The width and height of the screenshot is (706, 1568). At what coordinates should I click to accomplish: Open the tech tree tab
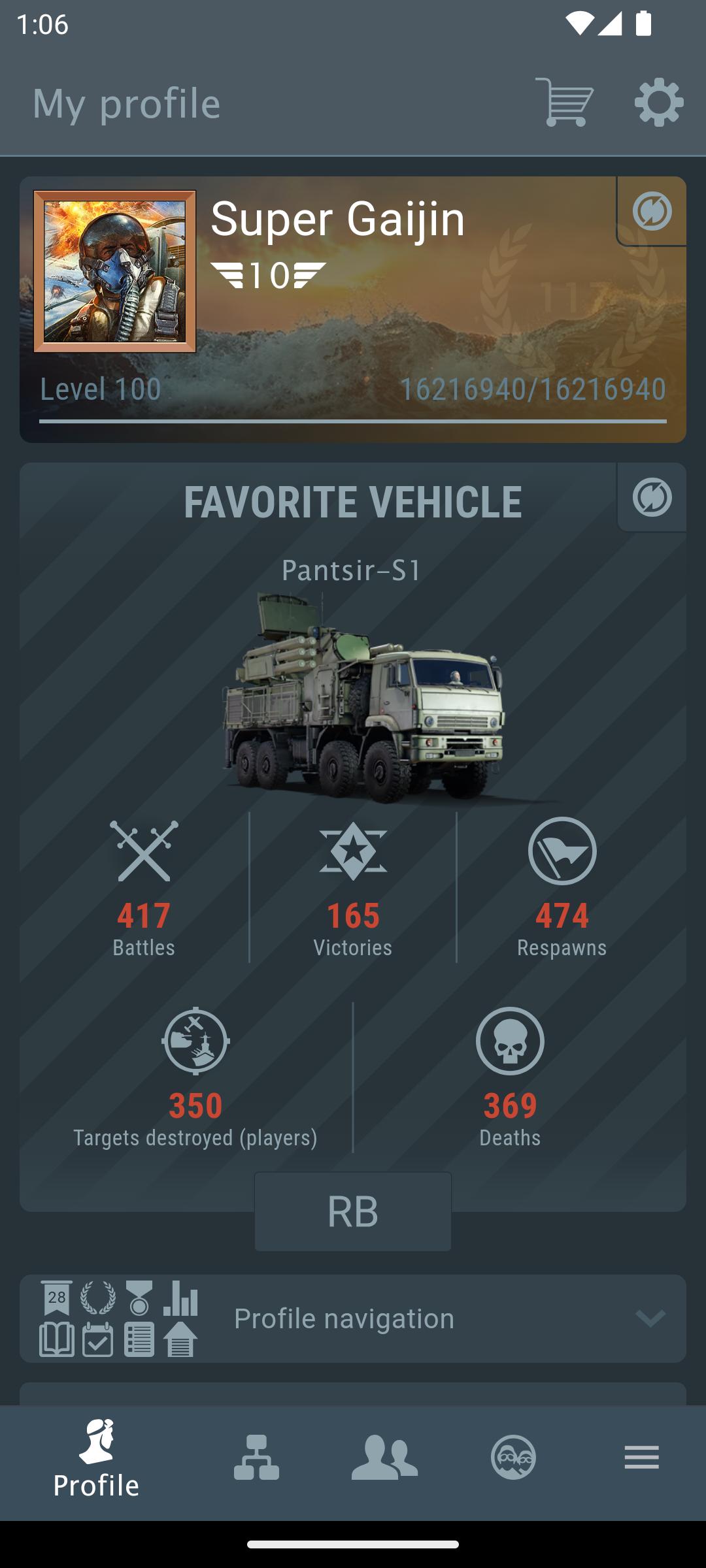coord(256,1458)
